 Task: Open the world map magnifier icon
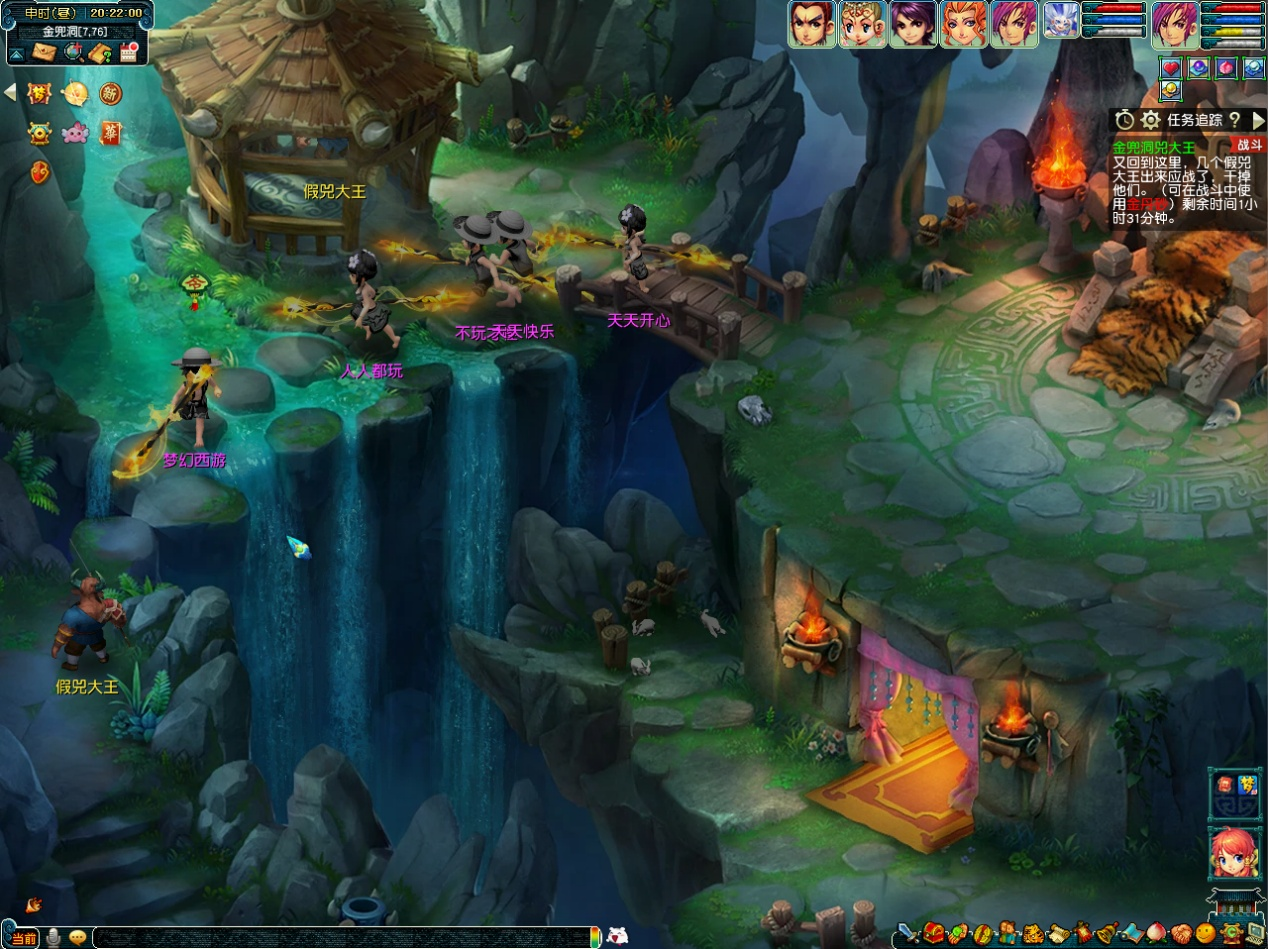(72, 52)
